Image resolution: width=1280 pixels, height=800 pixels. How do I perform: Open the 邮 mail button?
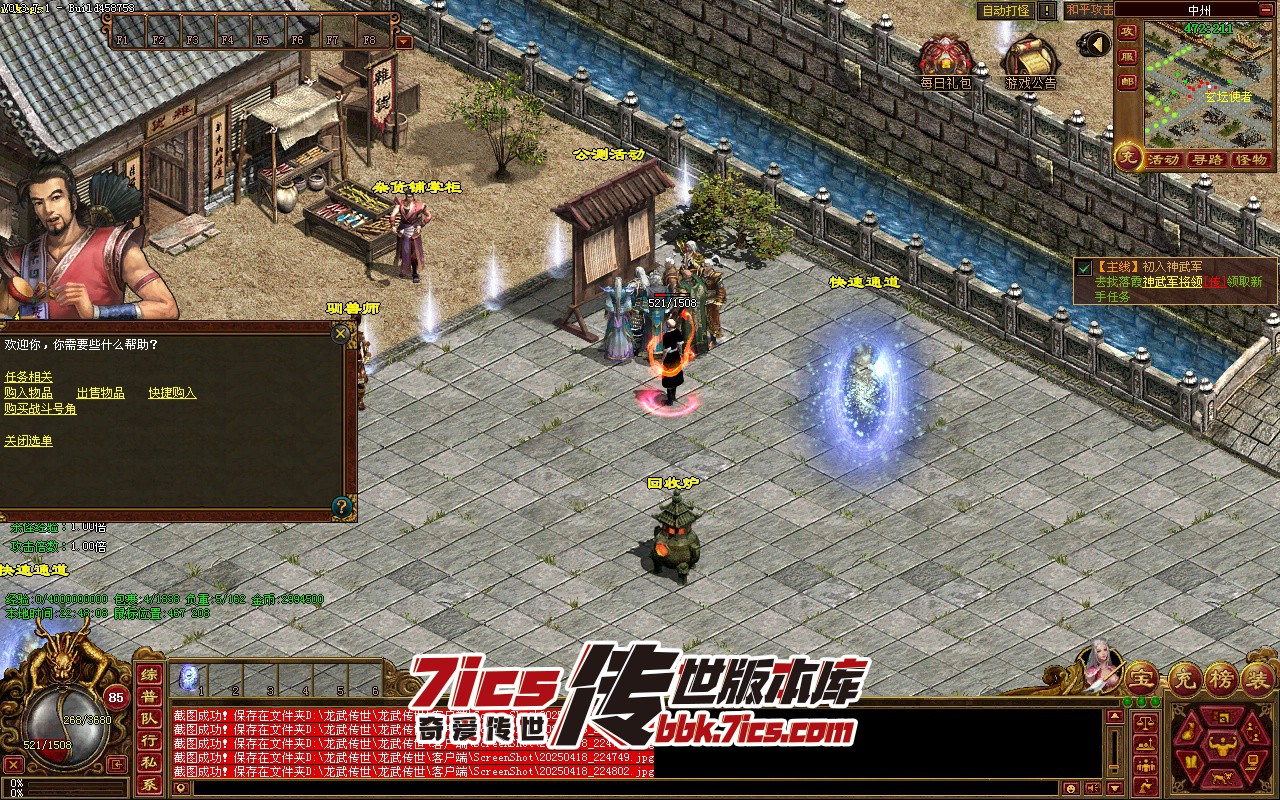tap(1127, 82)
